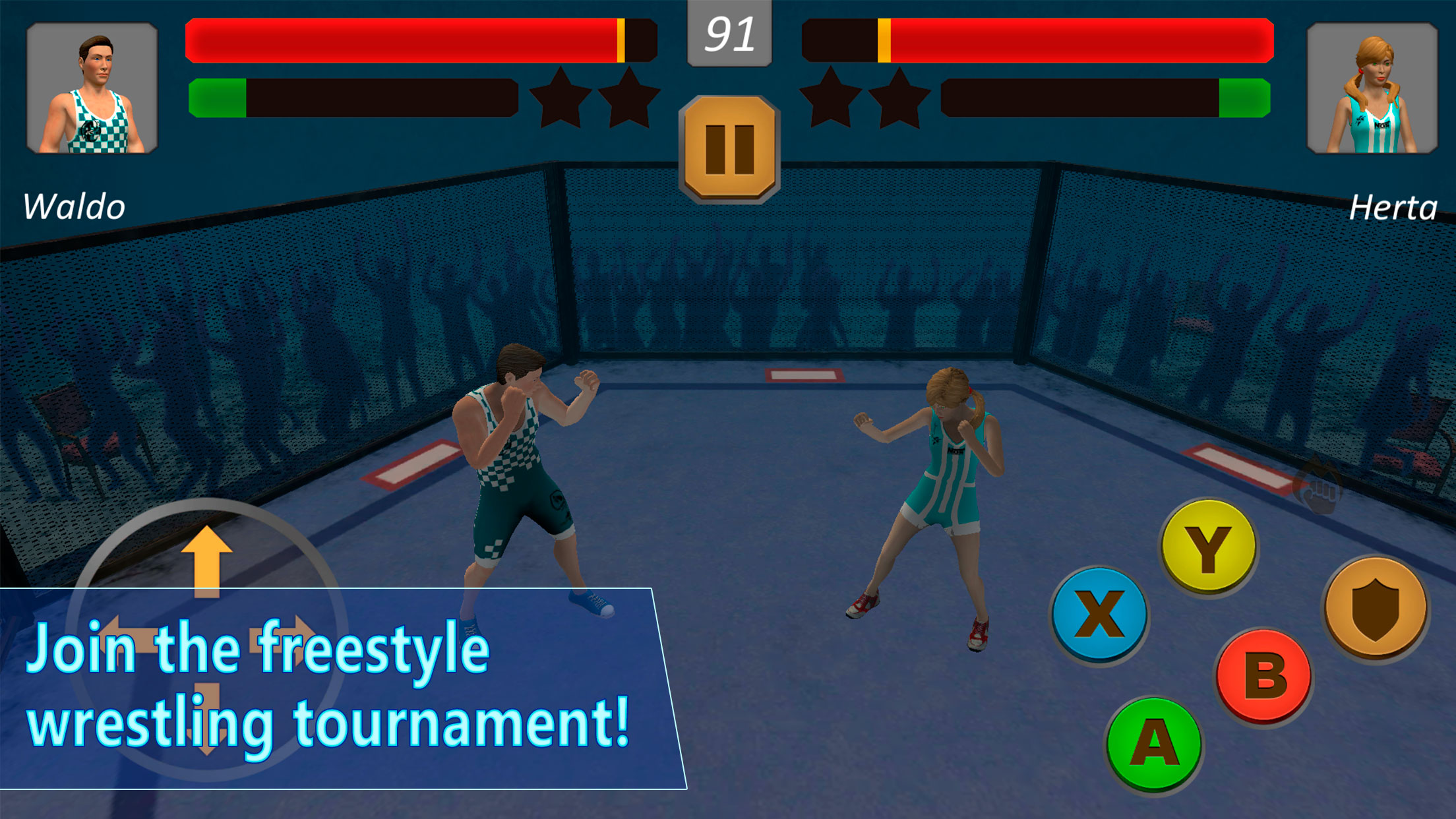Use the red B attack button
Screen dimensions: 1456x819
1265,677
